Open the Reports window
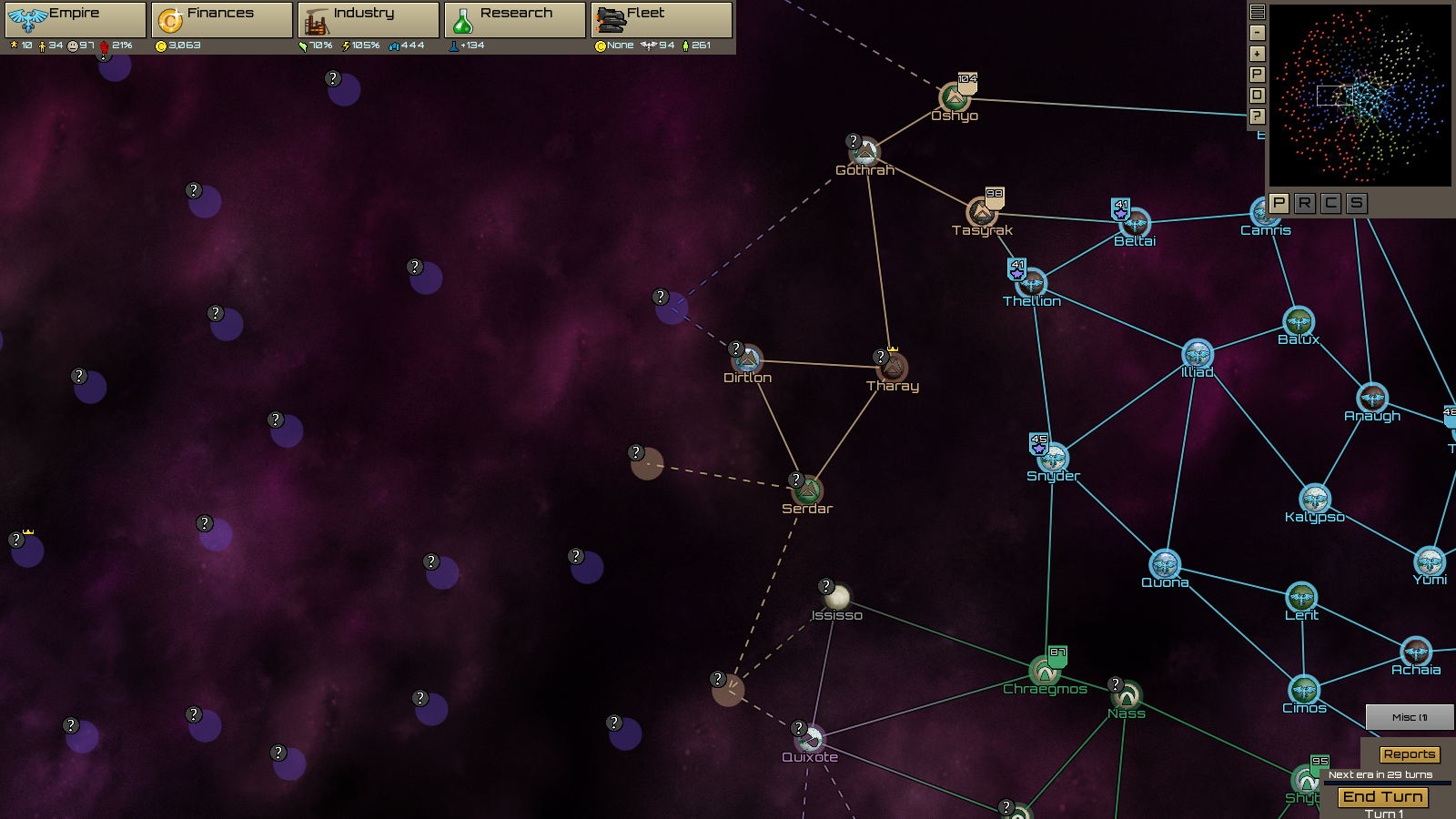Viewport: 1456px width, 819px height. (x=1409, y=754)
